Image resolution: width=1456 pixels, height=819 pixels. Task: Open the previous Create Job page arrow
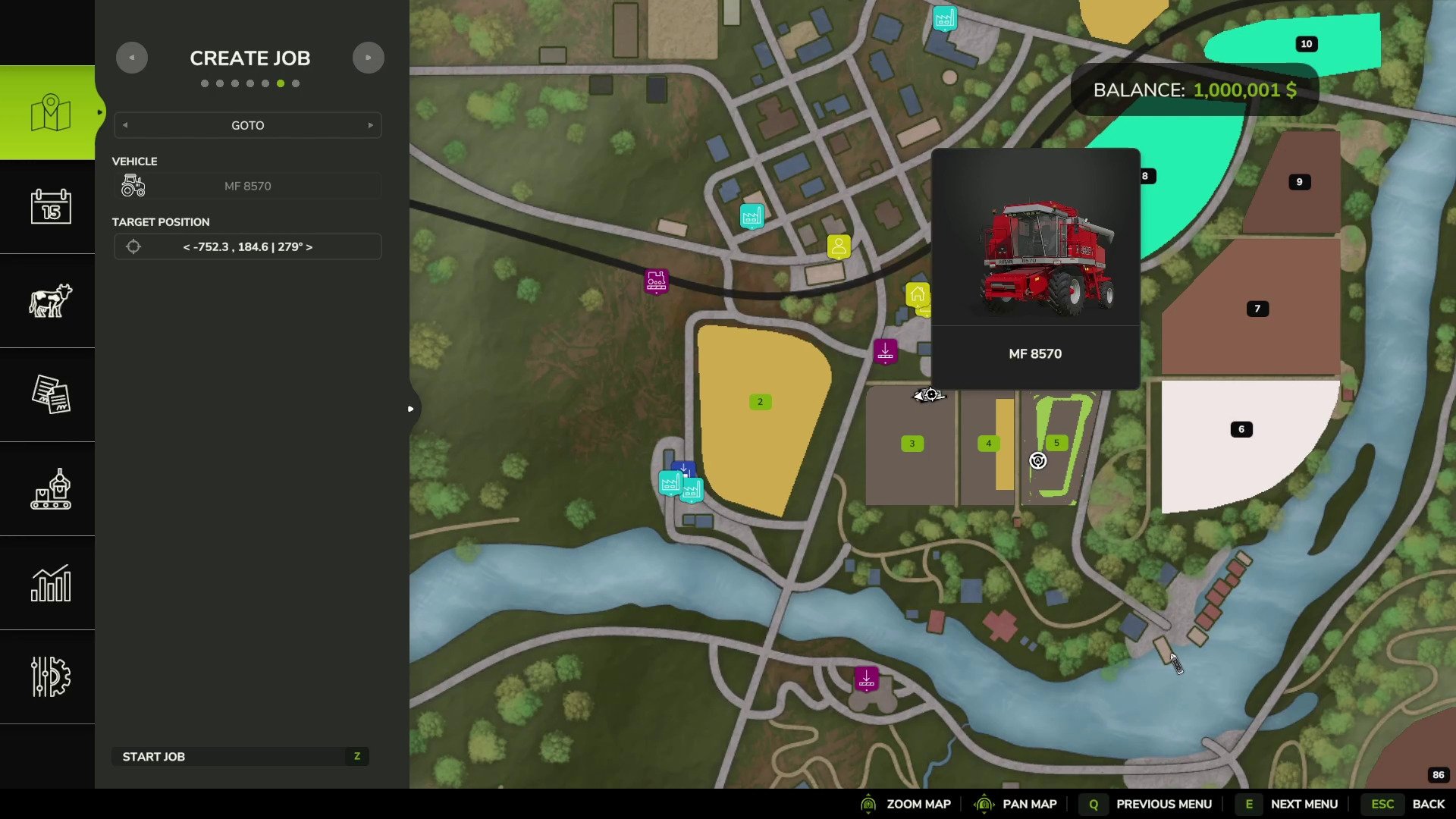(132, 57)
